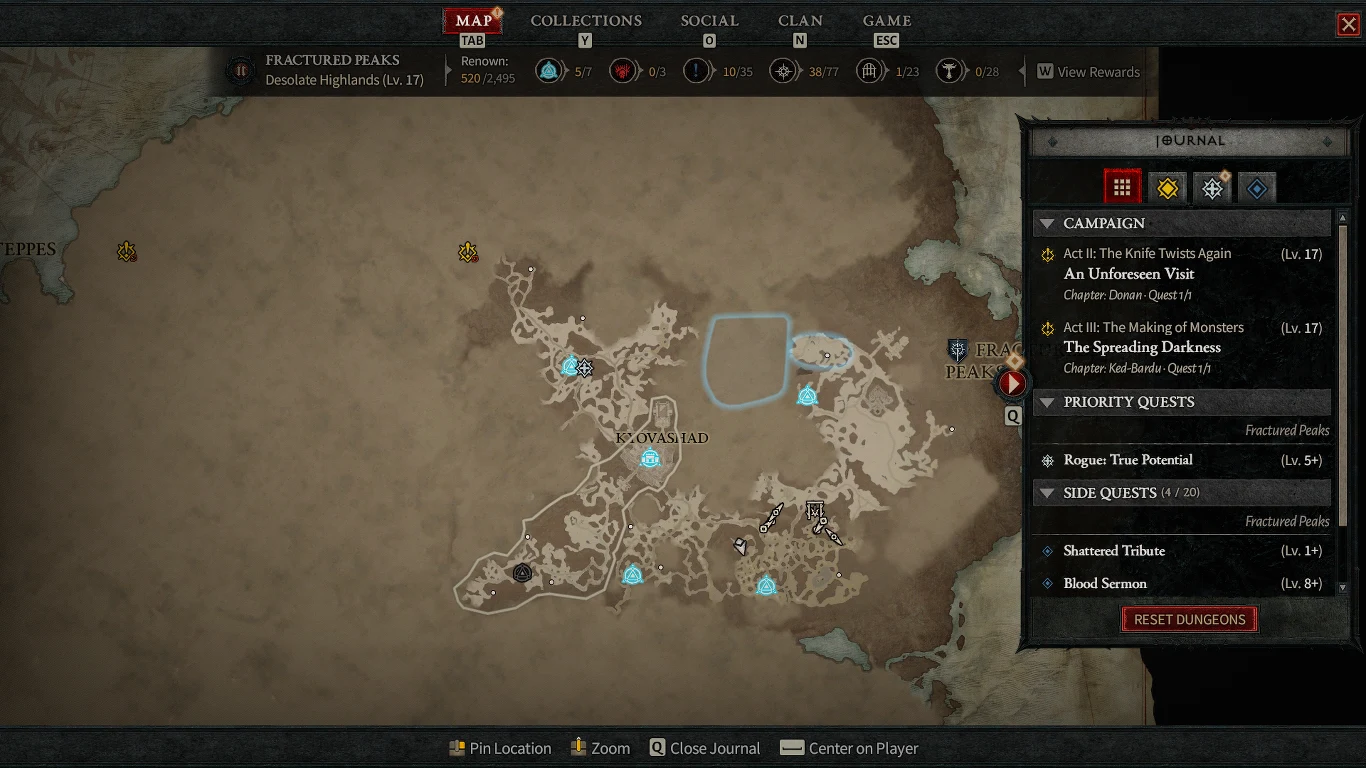Click a stronghold crown icon on the map
Viewport: 1366px width, 768px height.
coord(521,572)
